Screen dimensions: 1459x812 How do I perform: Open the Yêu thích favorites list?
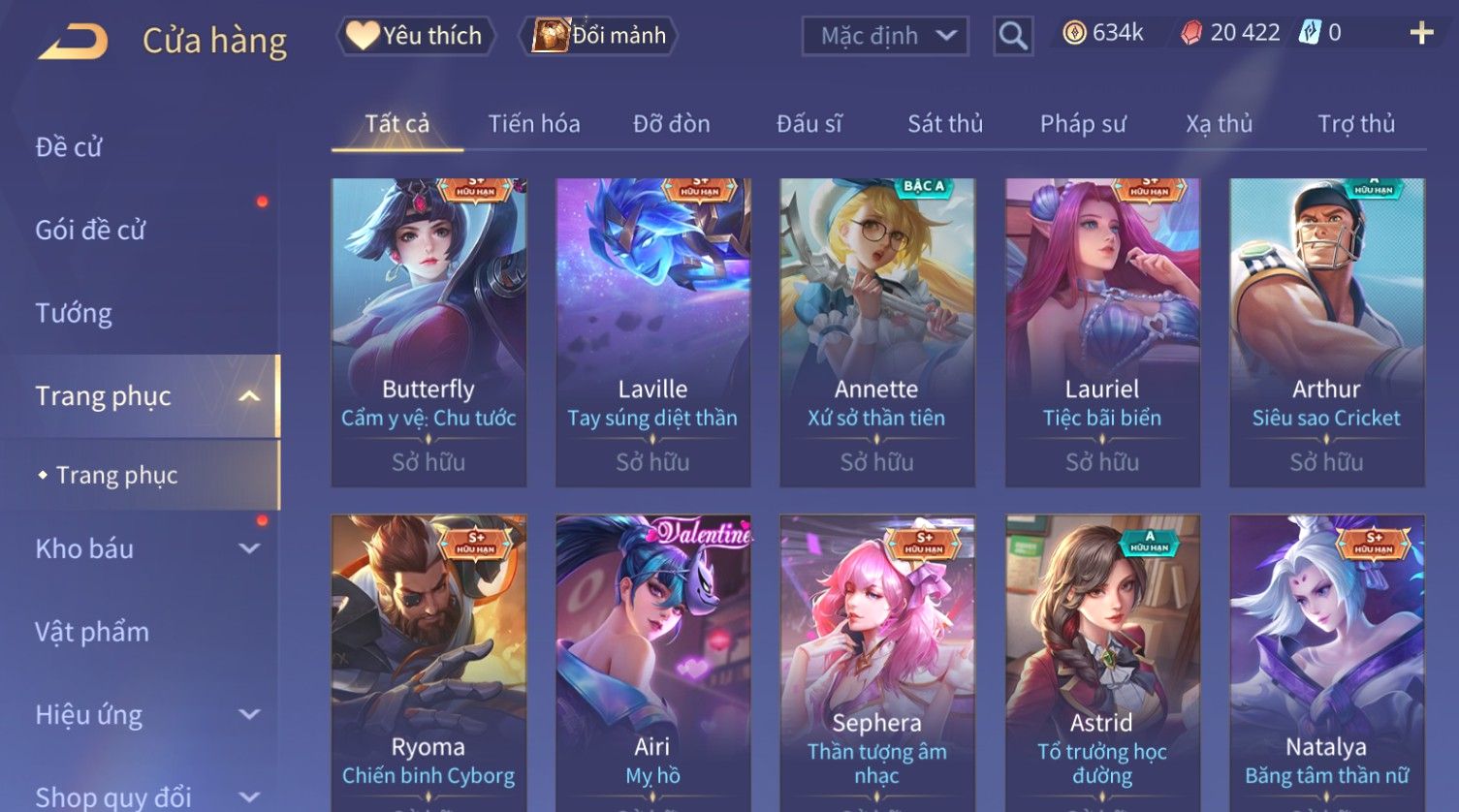[x=415, y=36]
